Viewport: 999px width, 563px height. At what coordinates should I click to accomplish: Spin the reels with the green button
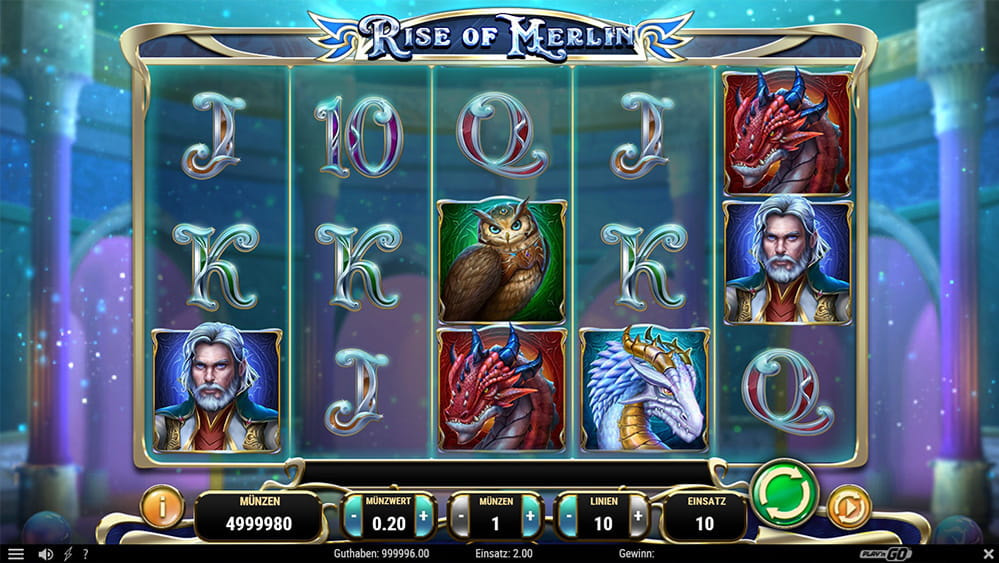click(784, 493)
